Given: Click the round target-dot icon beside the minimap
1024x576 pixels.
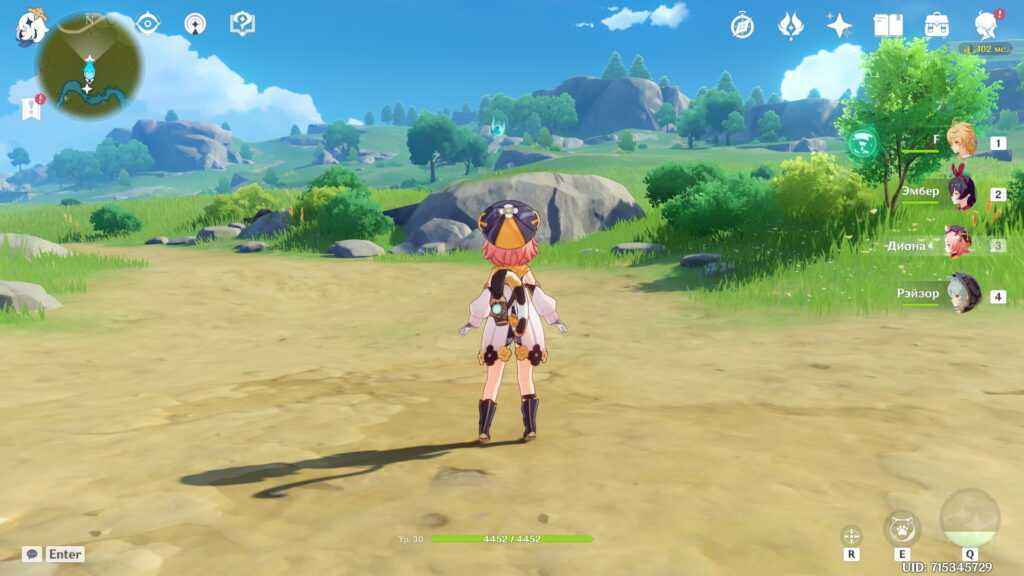Looking at the screenshot, I should pos(195,24).
